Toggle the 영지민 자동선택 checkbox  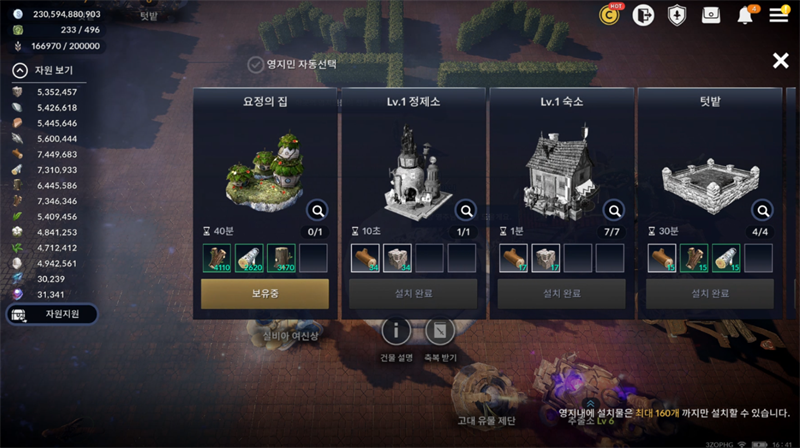point(256,65)
